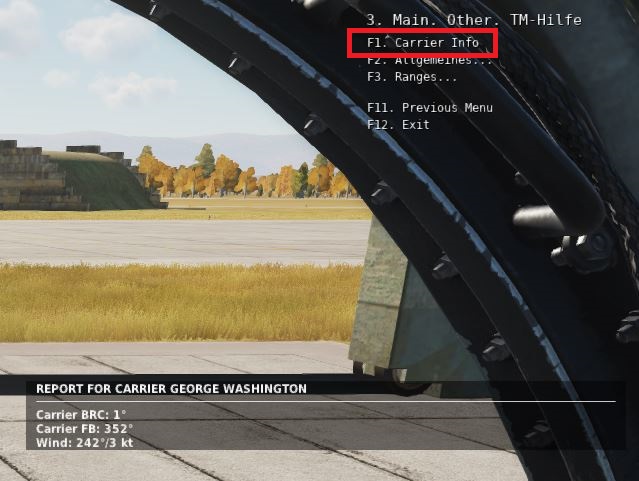Viewport: 639px width, 481px height.
Task: Open the Ranges submenu
Action: (411, 77)
